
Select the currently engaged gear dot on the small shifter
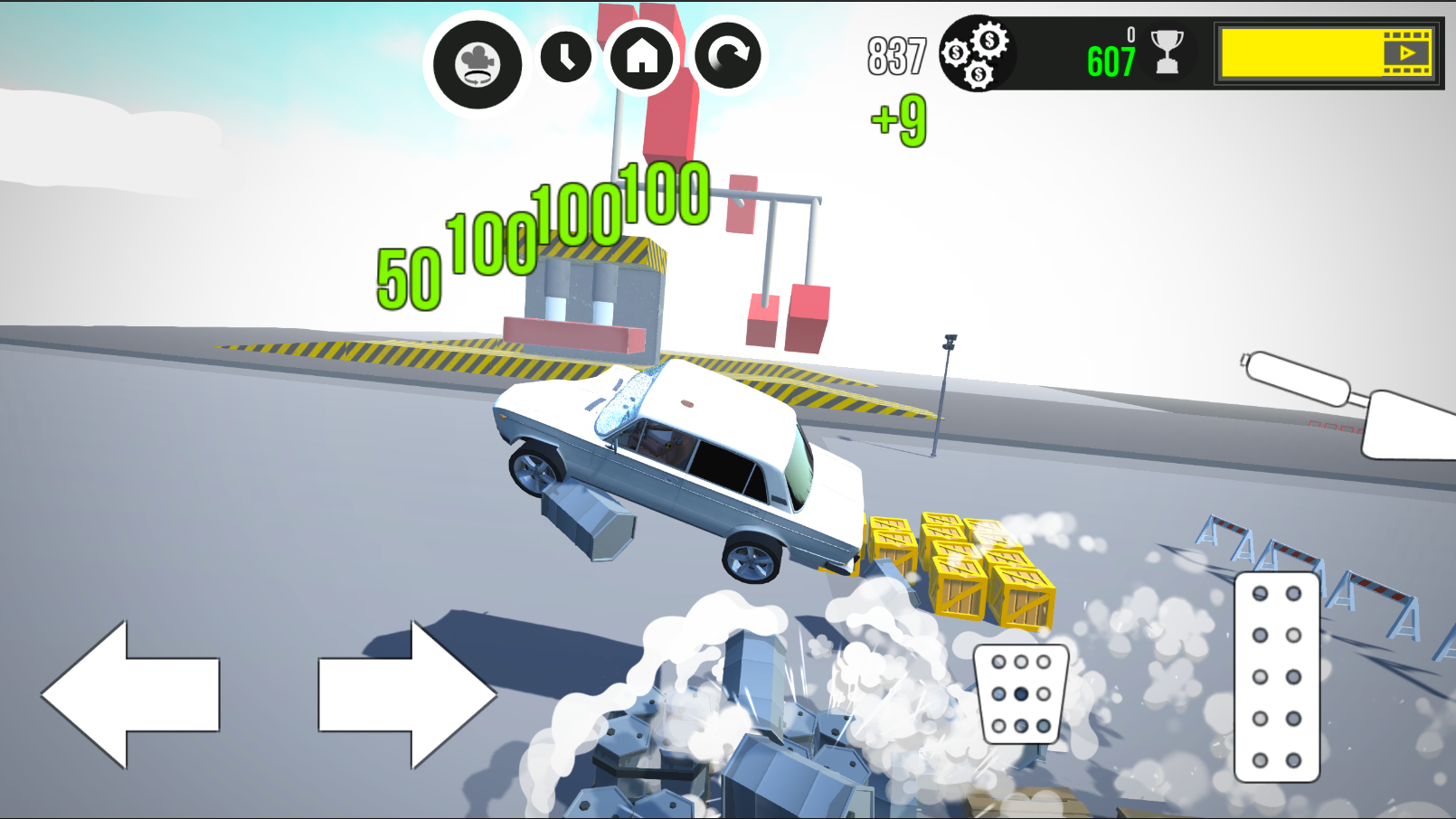tap(1020, 693)
